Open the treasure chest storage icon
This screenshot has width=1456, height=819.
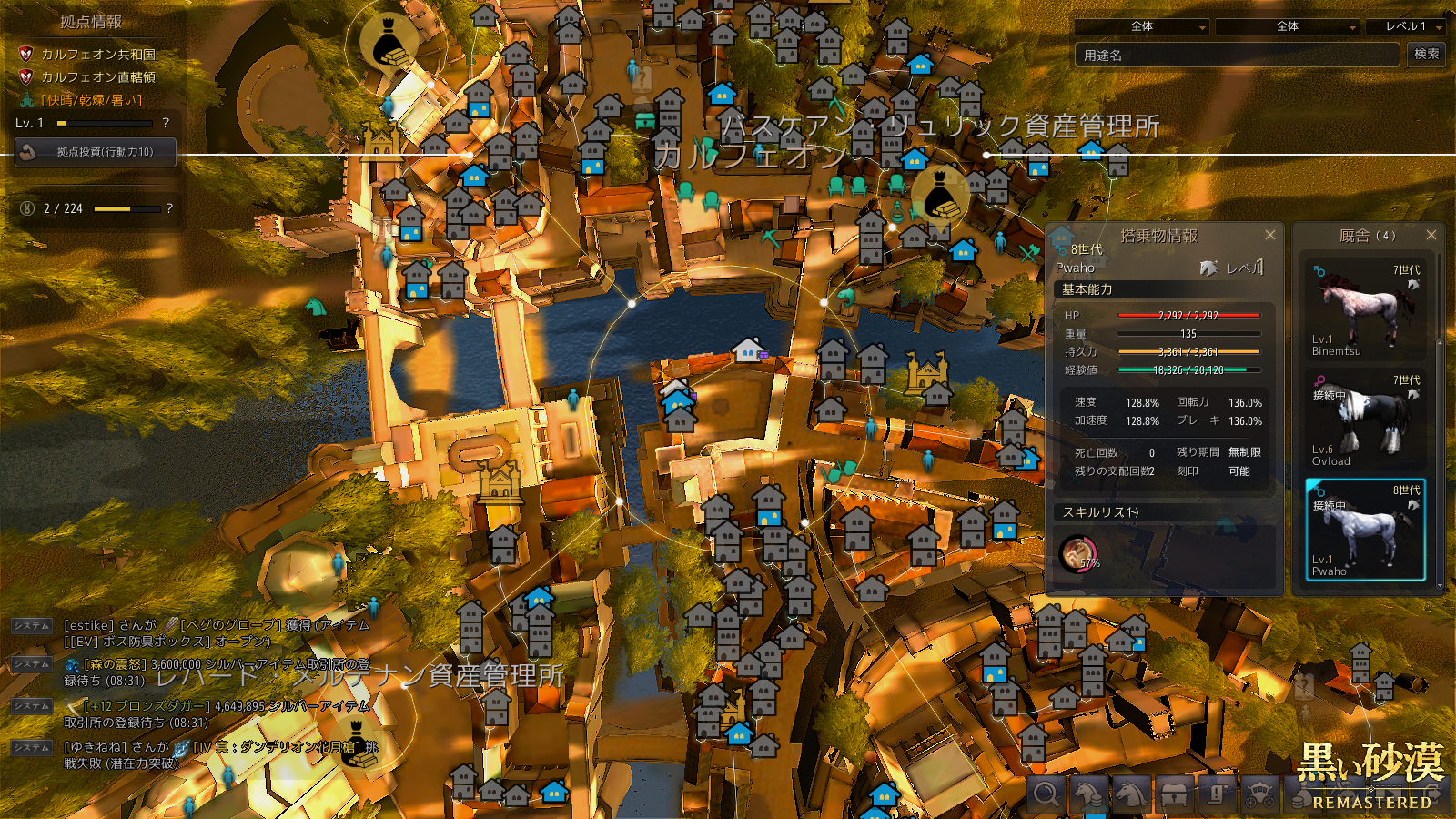(x=1174, y=794)
